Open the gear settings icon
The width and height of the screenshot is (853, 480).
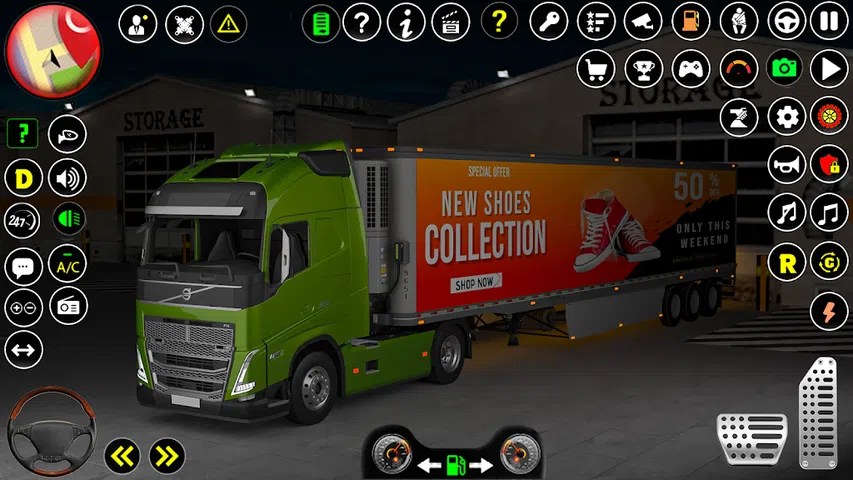point(786,116)
